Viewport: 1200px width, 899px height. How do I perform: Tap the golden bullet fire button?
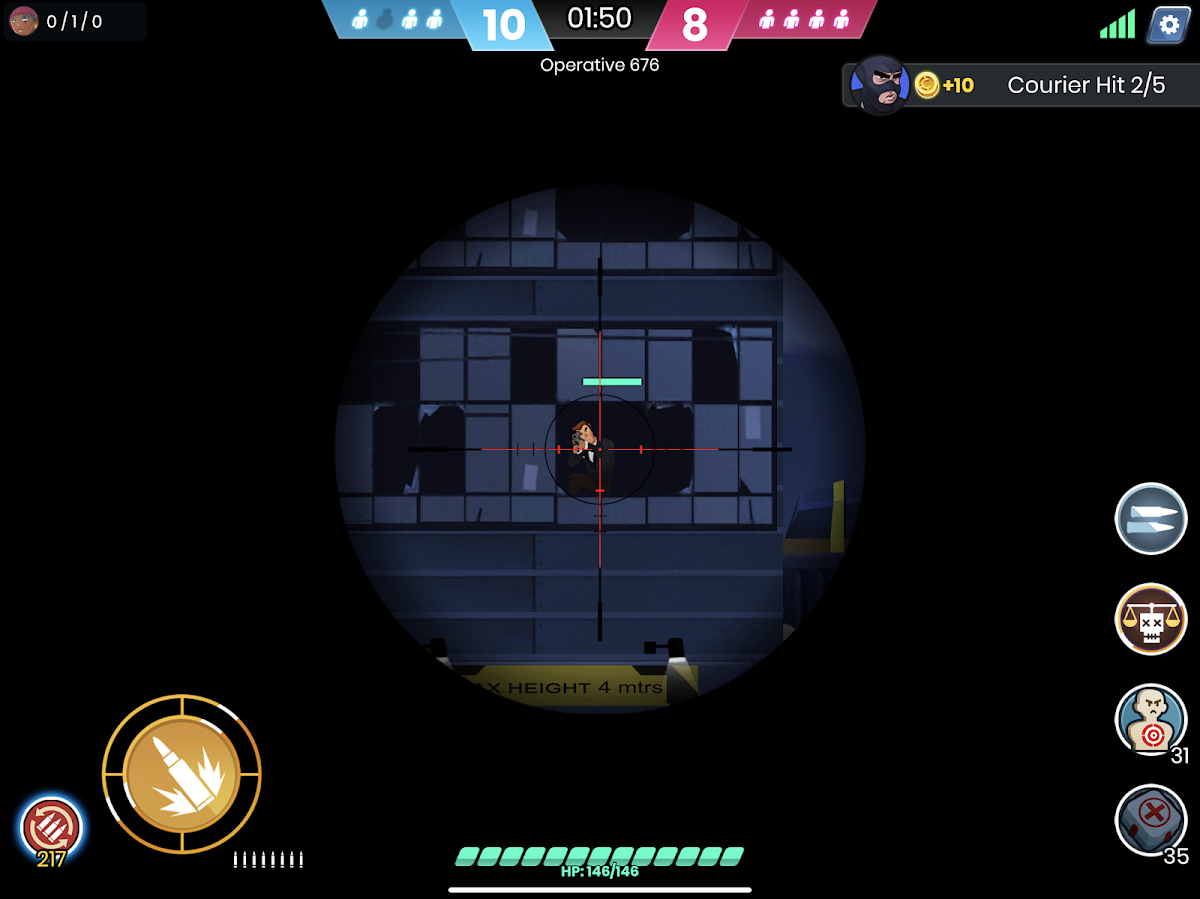click(x=182, y=774)
